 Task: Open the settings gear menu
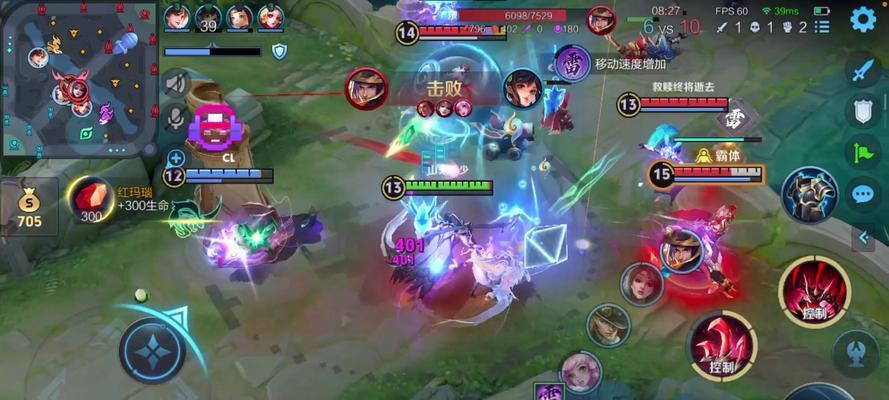pyautogui.click(x=862, y=20)
